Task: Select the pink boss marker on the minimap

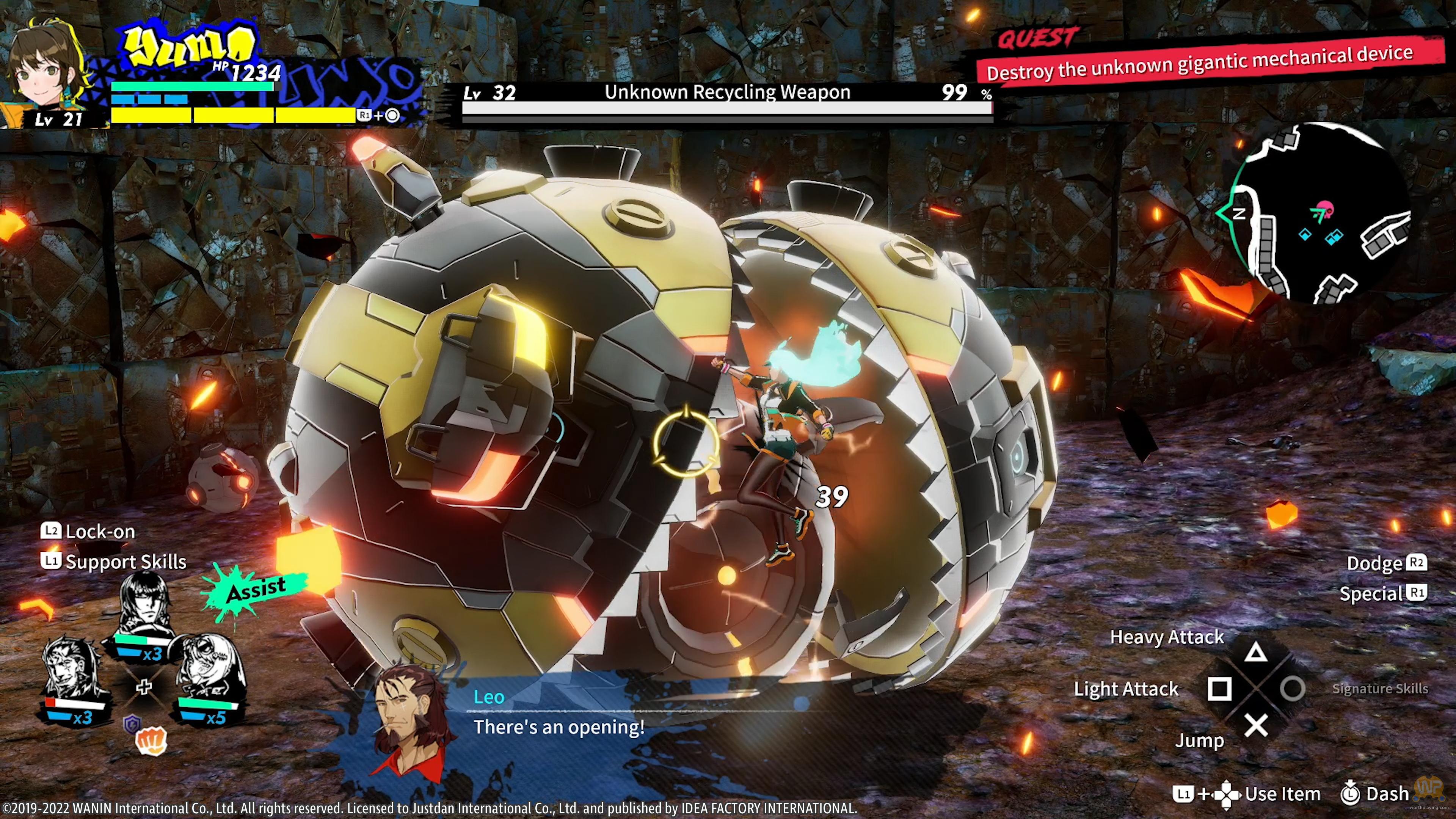Action: tap(1324, 209)
